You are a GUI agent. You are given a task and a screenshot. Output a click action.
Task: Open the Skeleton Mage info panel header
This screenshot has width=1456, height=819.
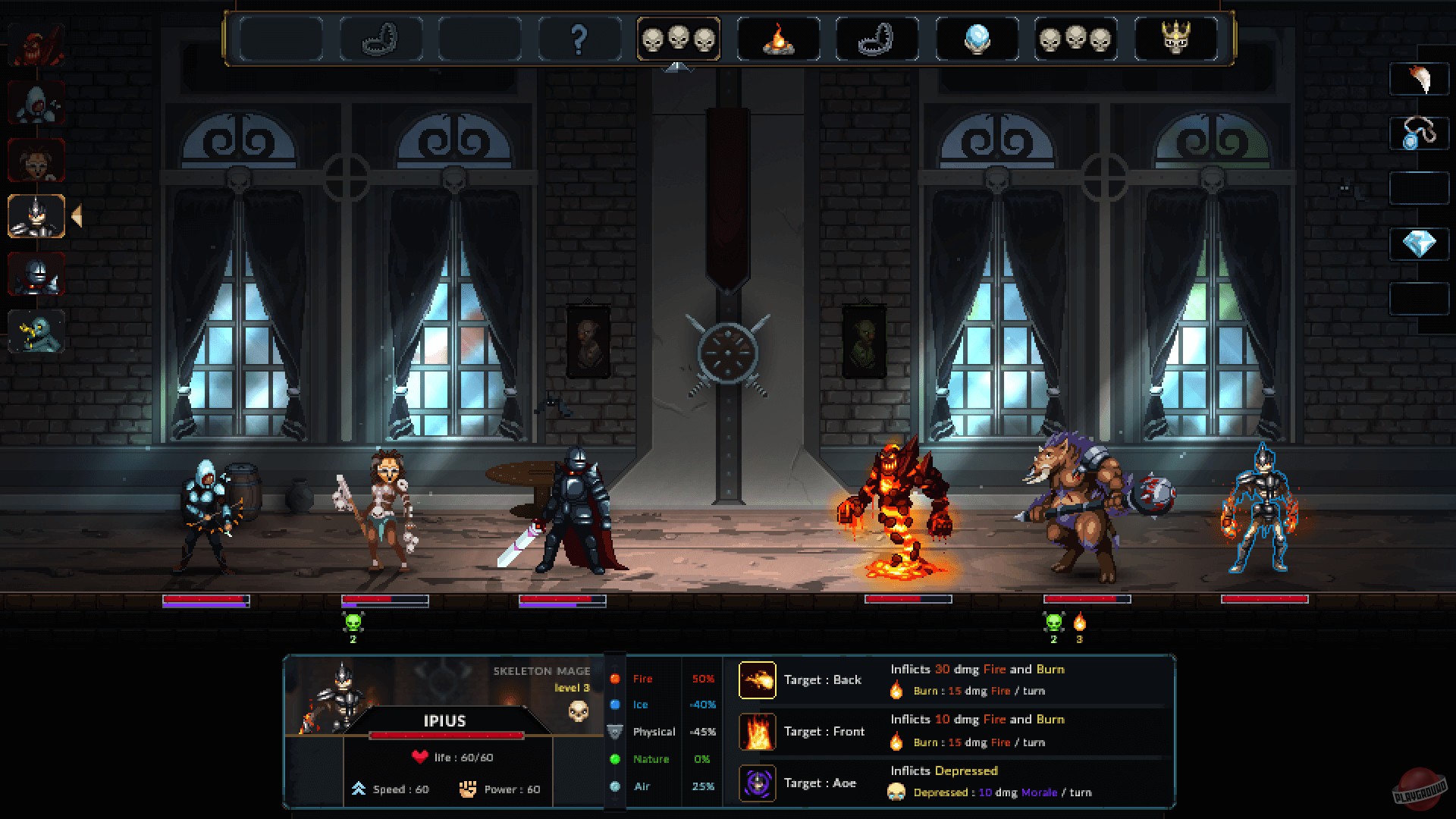click(541, 671)
